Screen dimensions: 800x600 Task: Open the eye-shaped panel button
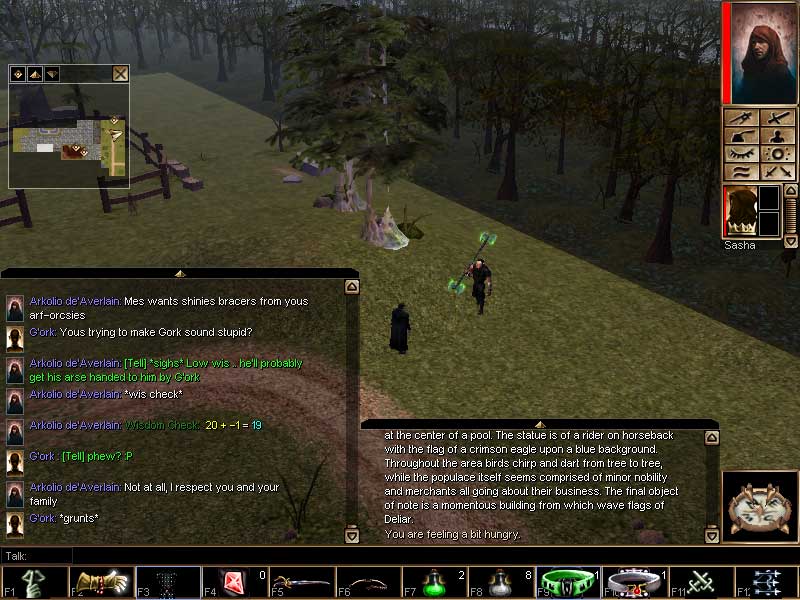741,154
